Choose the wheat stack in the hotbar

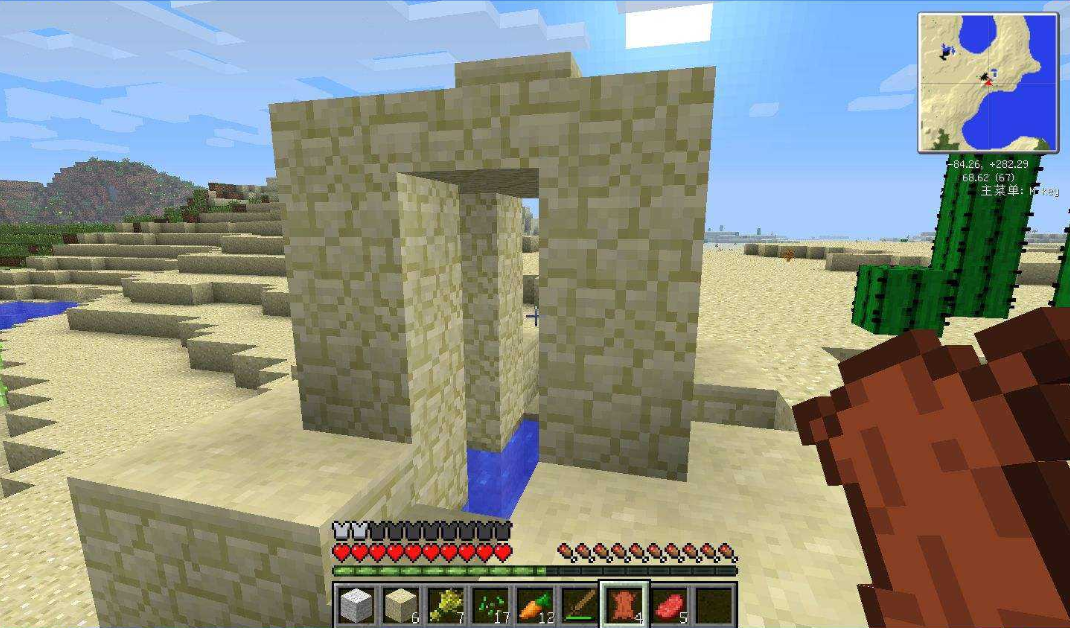[x=445, y=605]
